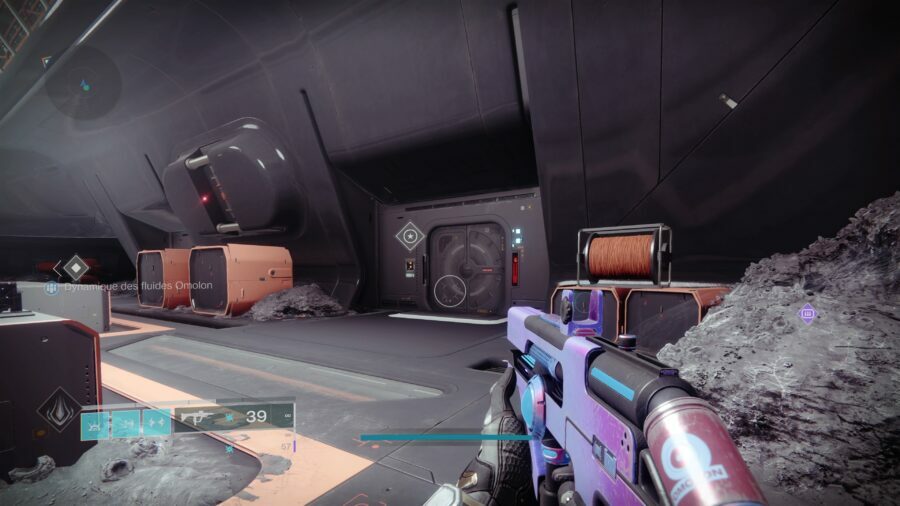Click the purple diamond marker over the rocks

click(x=807, y=314)
